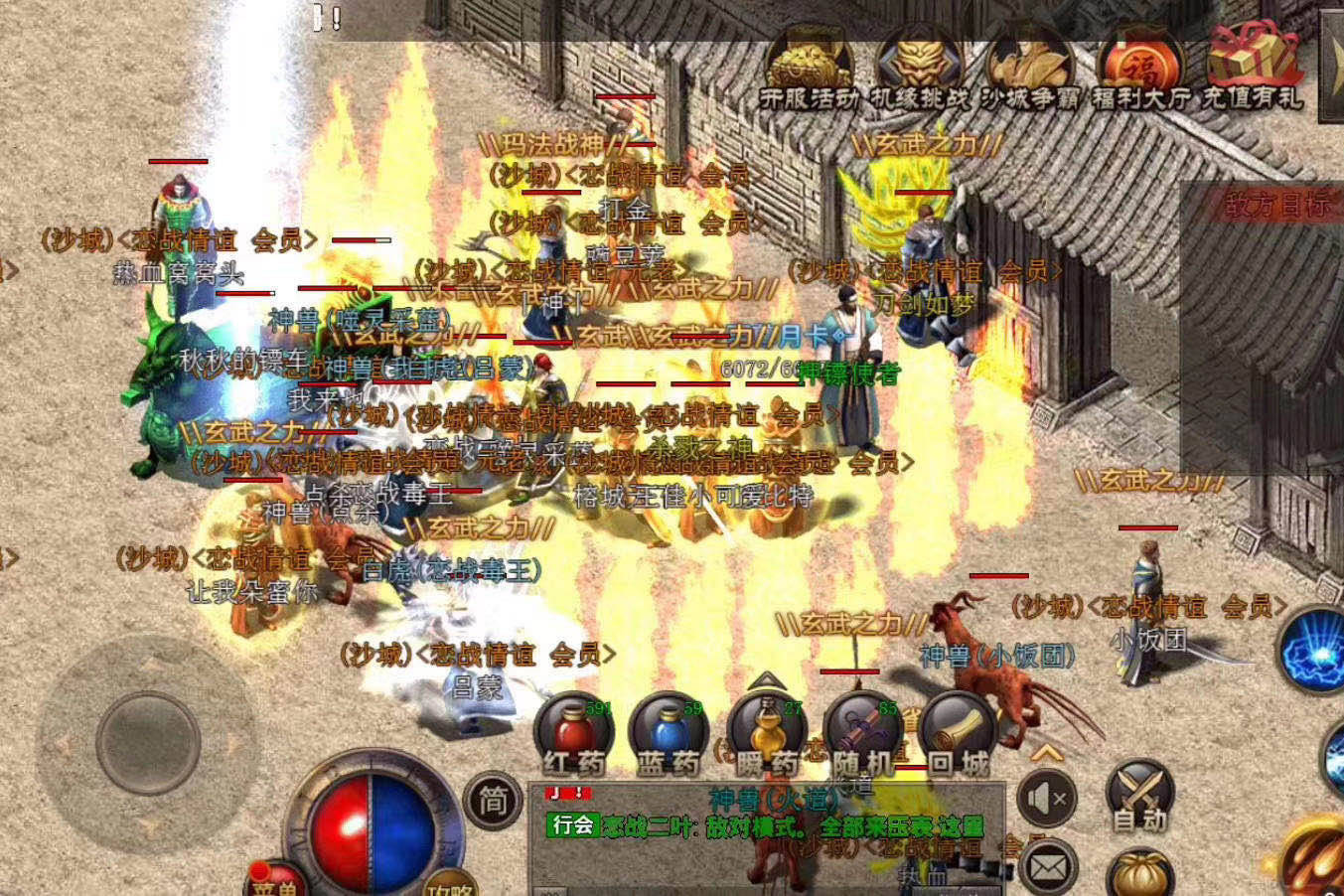Open the 敌方目标 enemy target panel

click(x=1276, y=206)
